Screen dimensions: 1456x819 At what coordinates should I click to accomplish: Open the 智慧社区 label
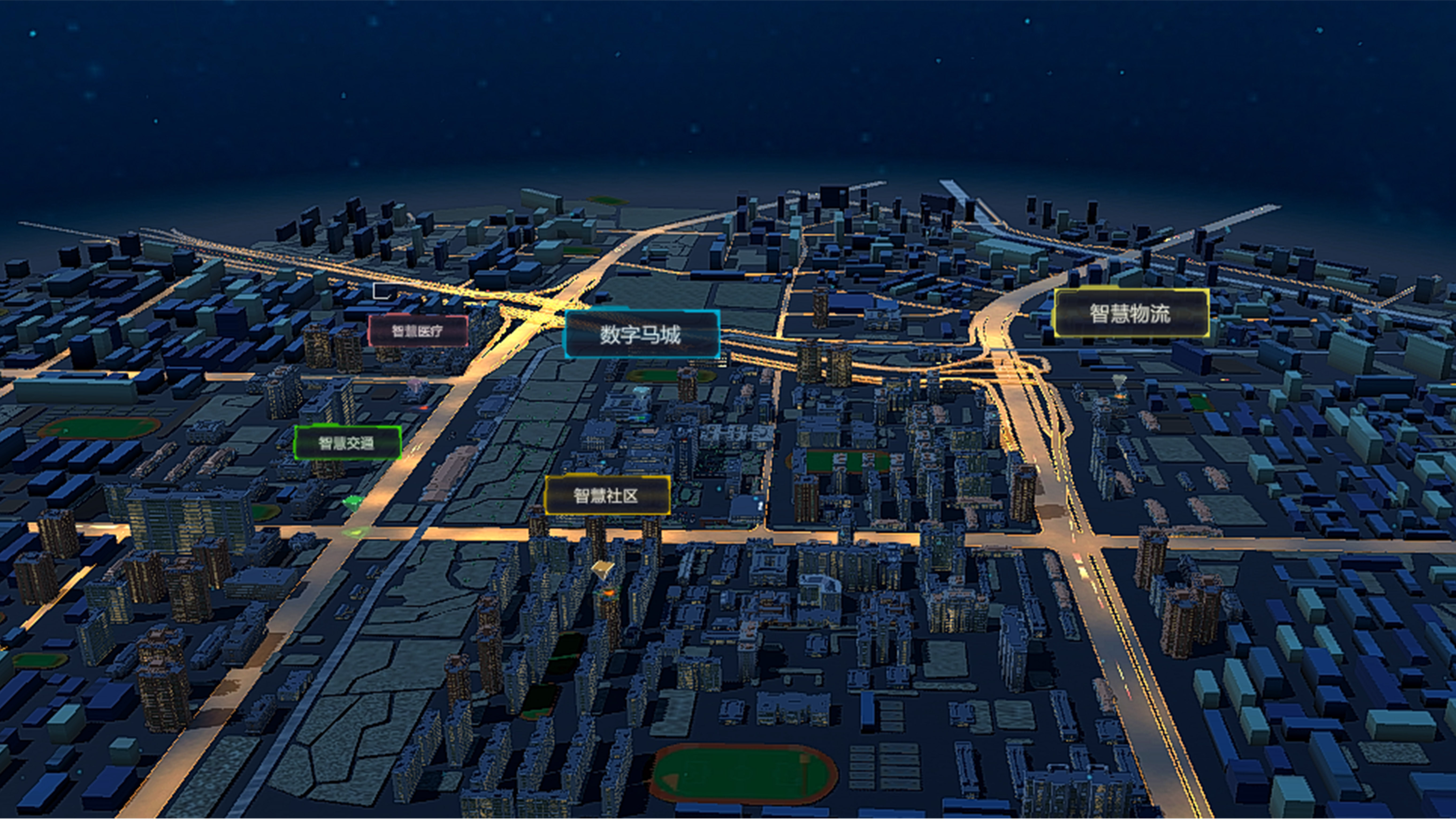coord(606,496)
